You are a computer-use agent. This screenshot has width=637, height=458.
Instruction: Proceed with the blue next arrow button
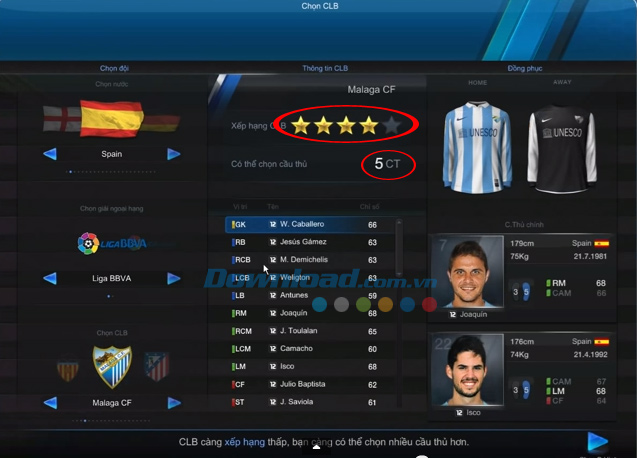(x=598, y=441)
